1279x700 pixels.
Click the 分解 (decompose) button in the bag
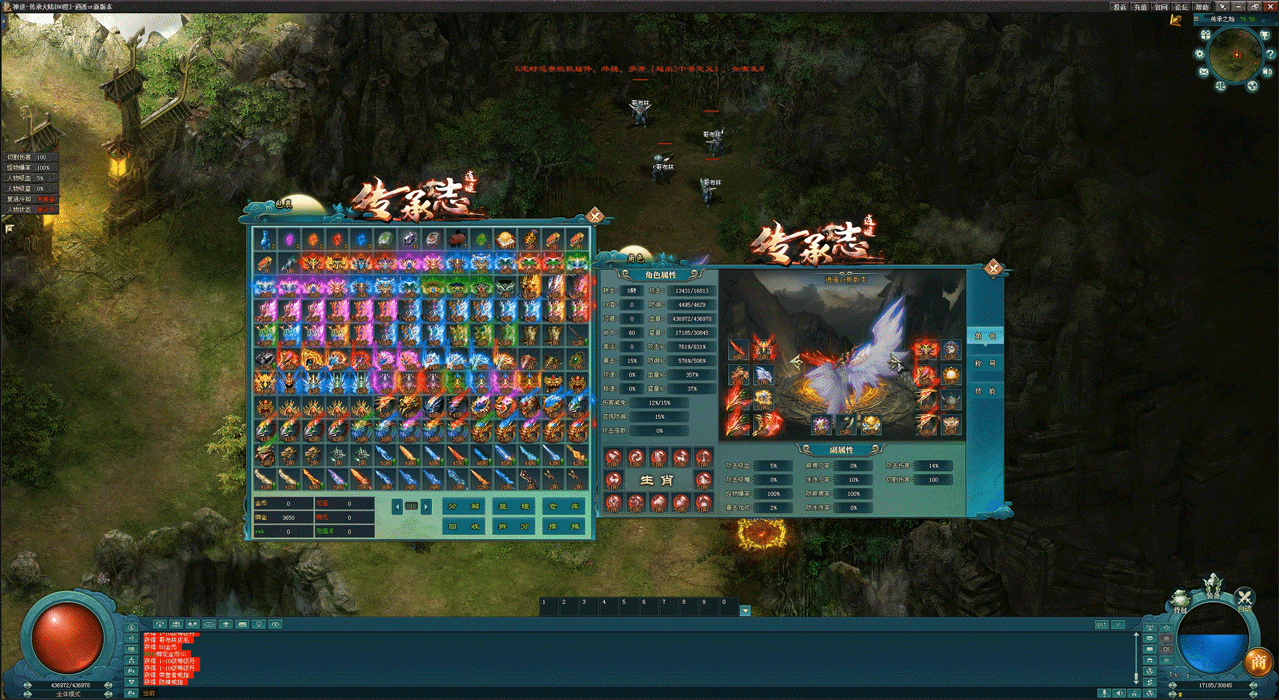pyautogui.click(x=463, y=506)
